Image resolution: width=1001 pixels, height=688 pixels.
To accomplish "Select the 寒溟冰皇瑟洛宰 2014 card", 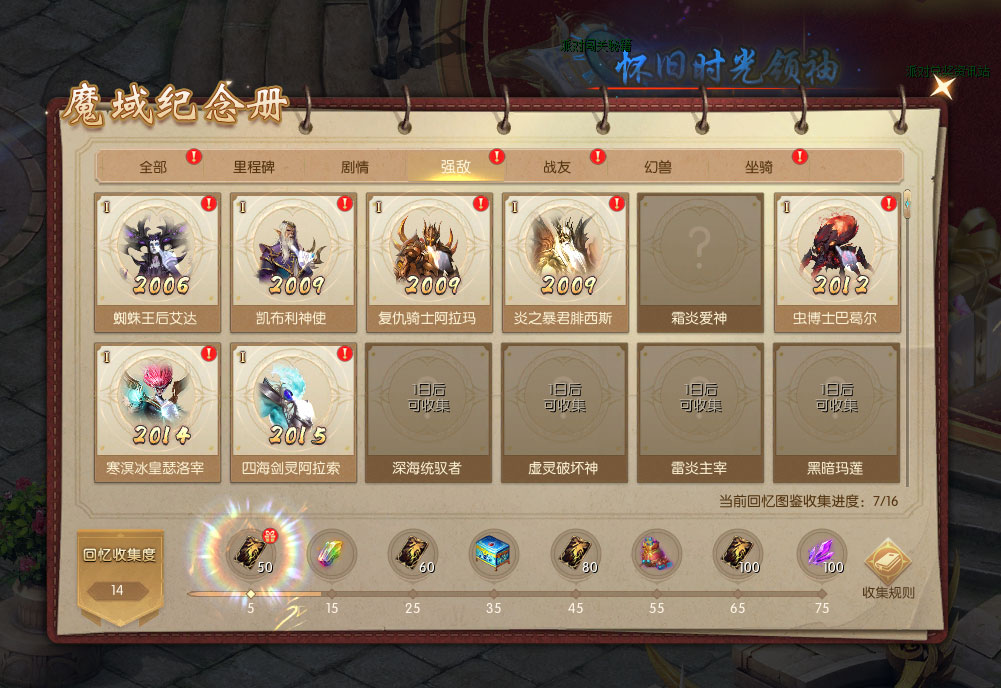I will (x=157, y=411).
